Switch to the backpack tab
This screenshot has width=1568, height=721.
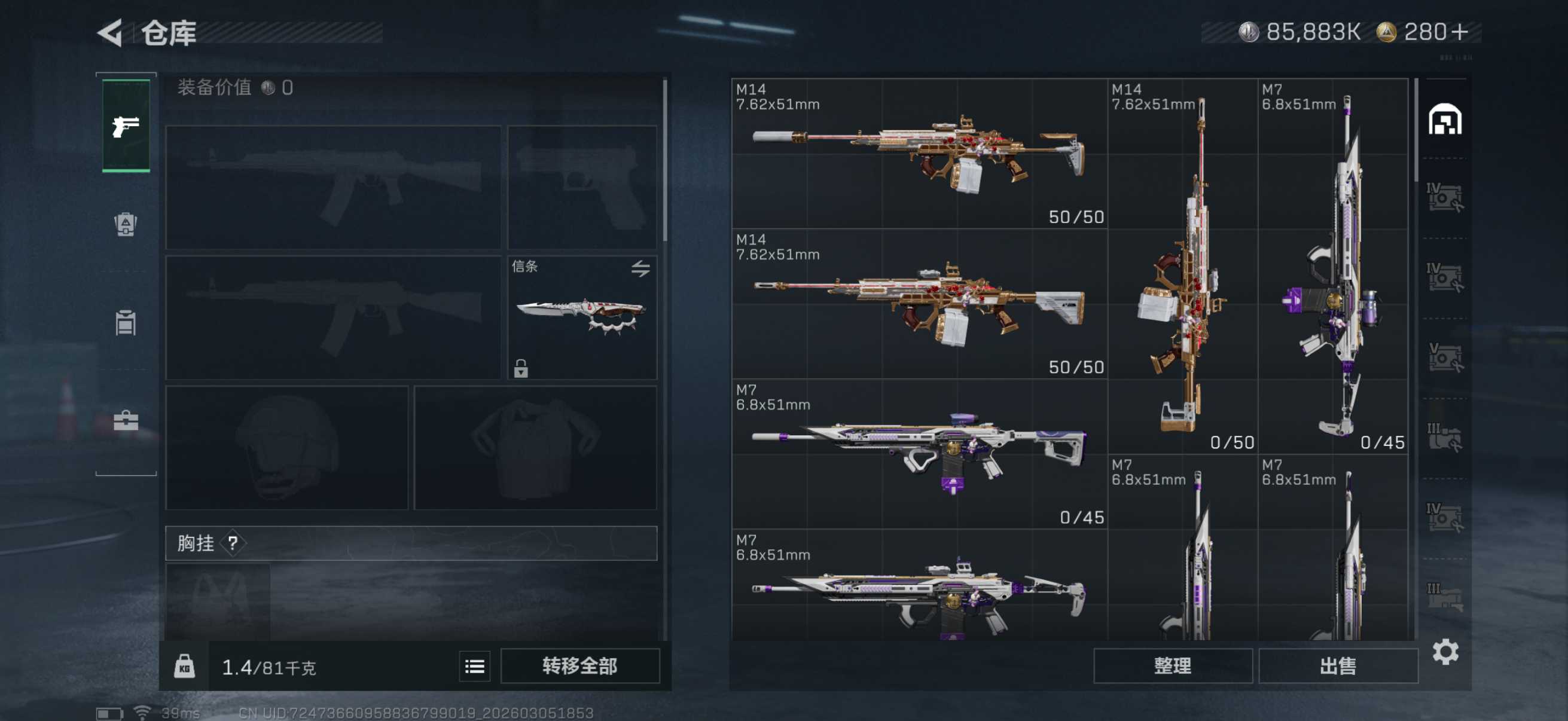coord(126,225)
